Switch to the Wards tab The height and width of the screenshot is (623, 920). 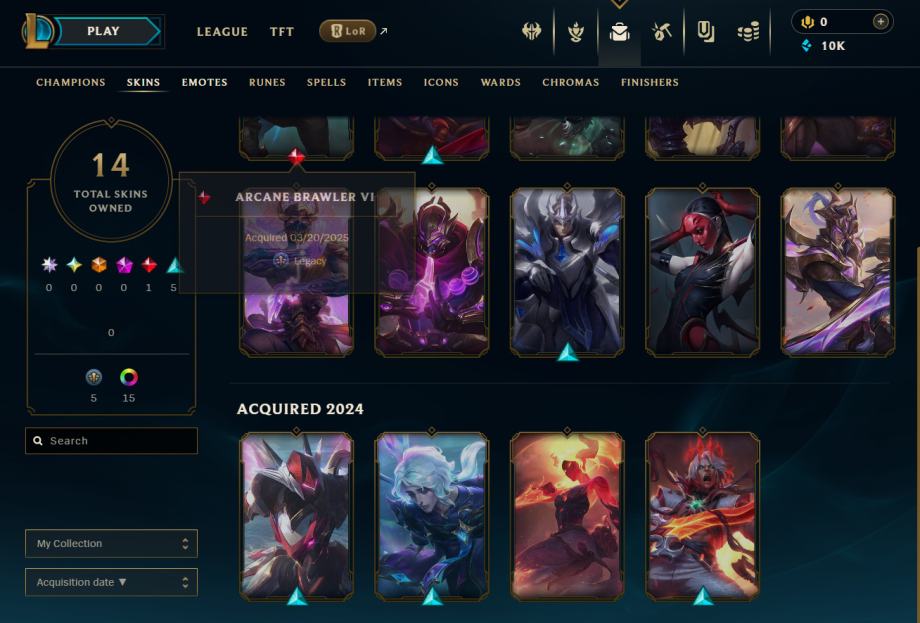[500, 83]
